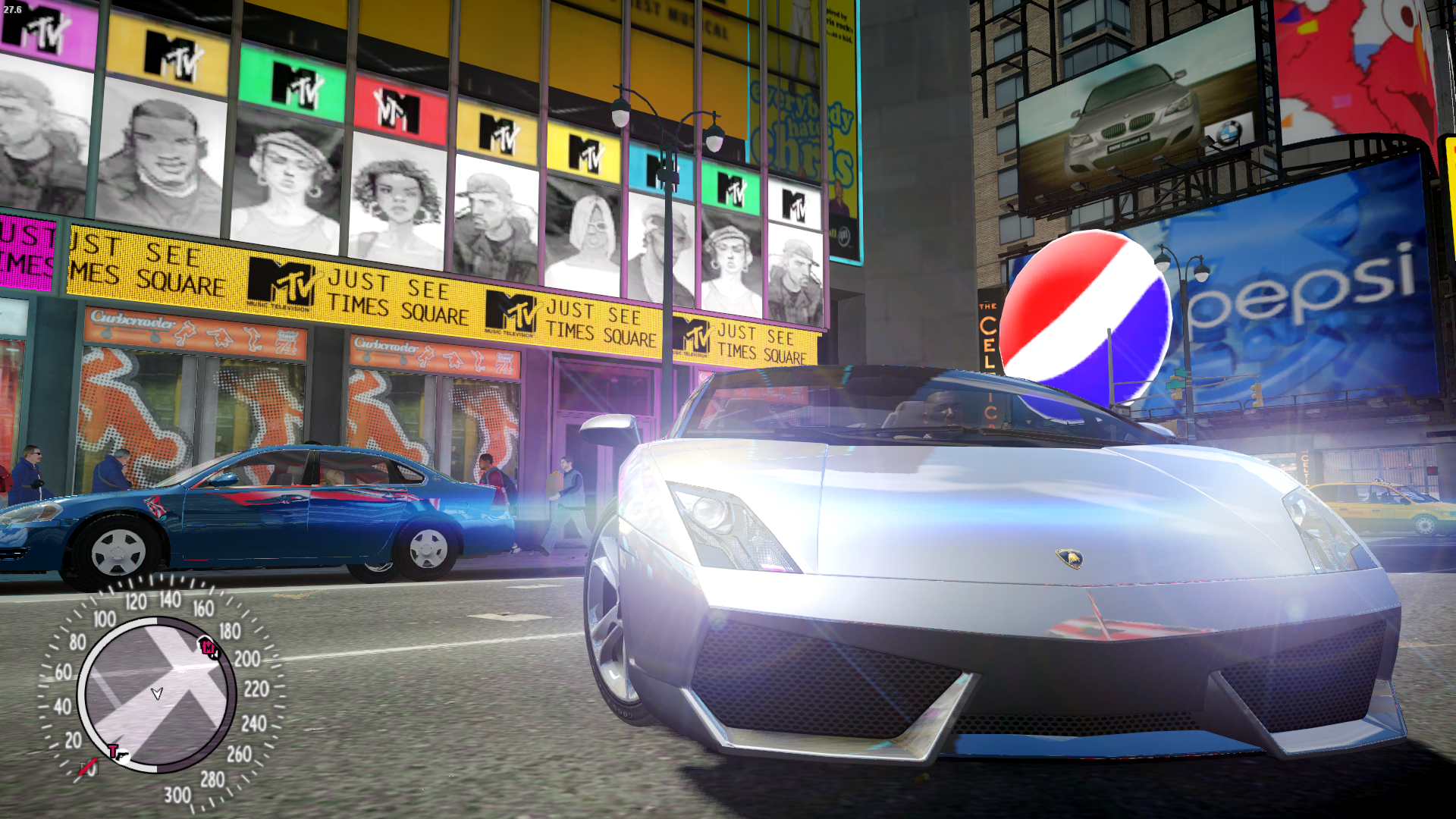
Task: Select the pink M blip on the radar
Action: coord(209,648)
